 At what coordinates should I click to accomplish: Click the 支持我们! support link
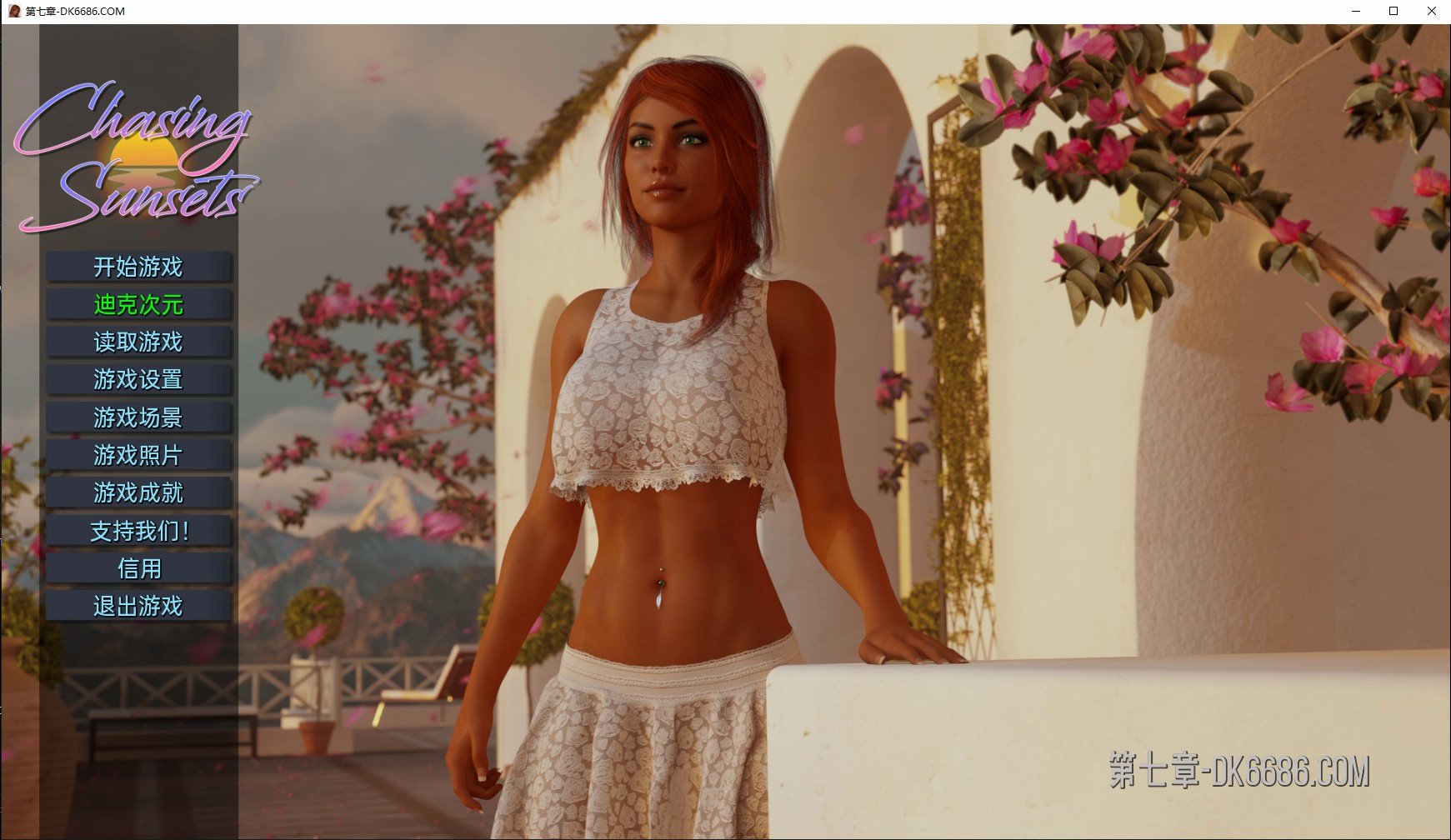pos(138,530)
